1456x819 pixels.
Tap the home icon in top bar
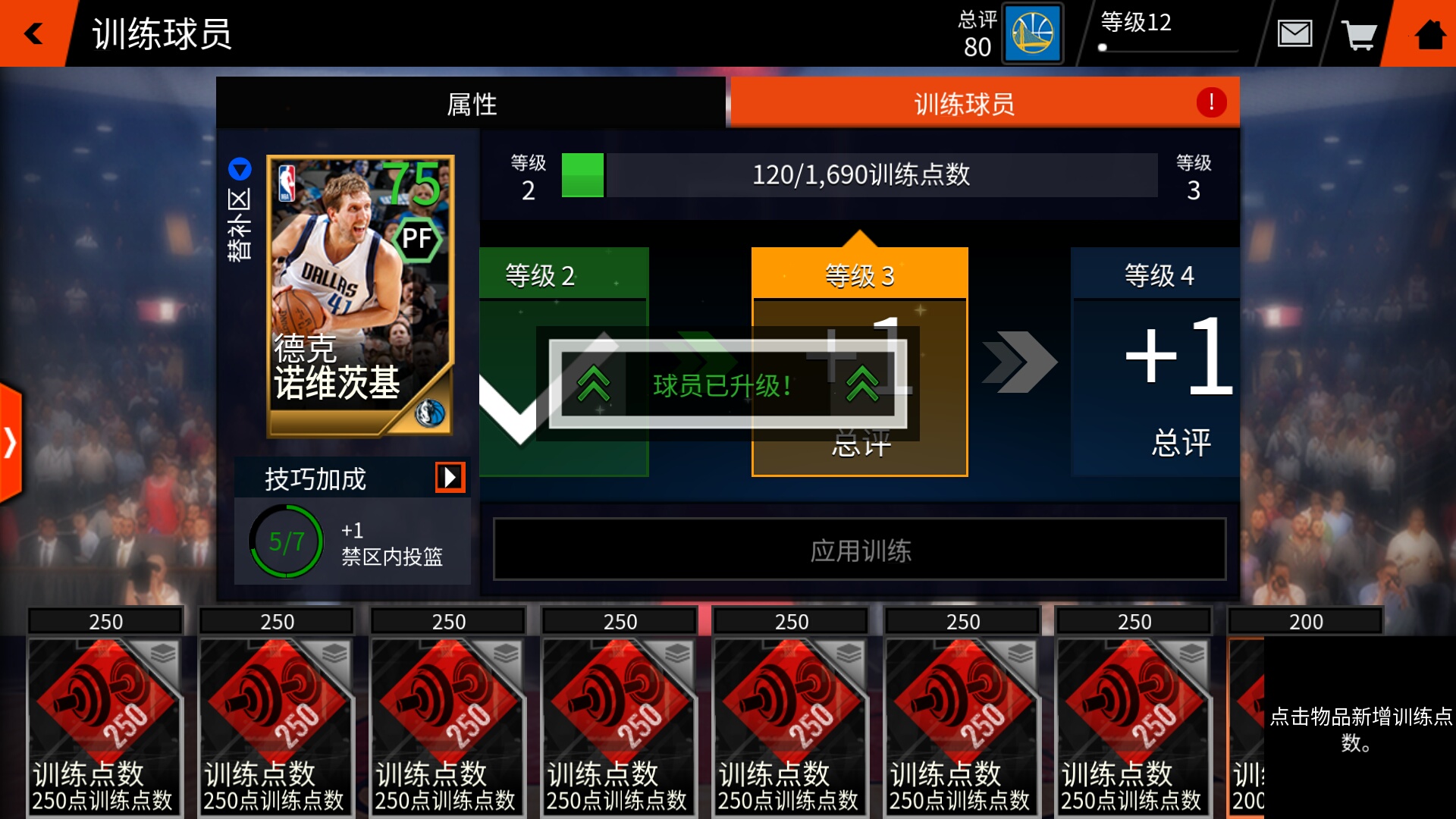[1432, 33]
